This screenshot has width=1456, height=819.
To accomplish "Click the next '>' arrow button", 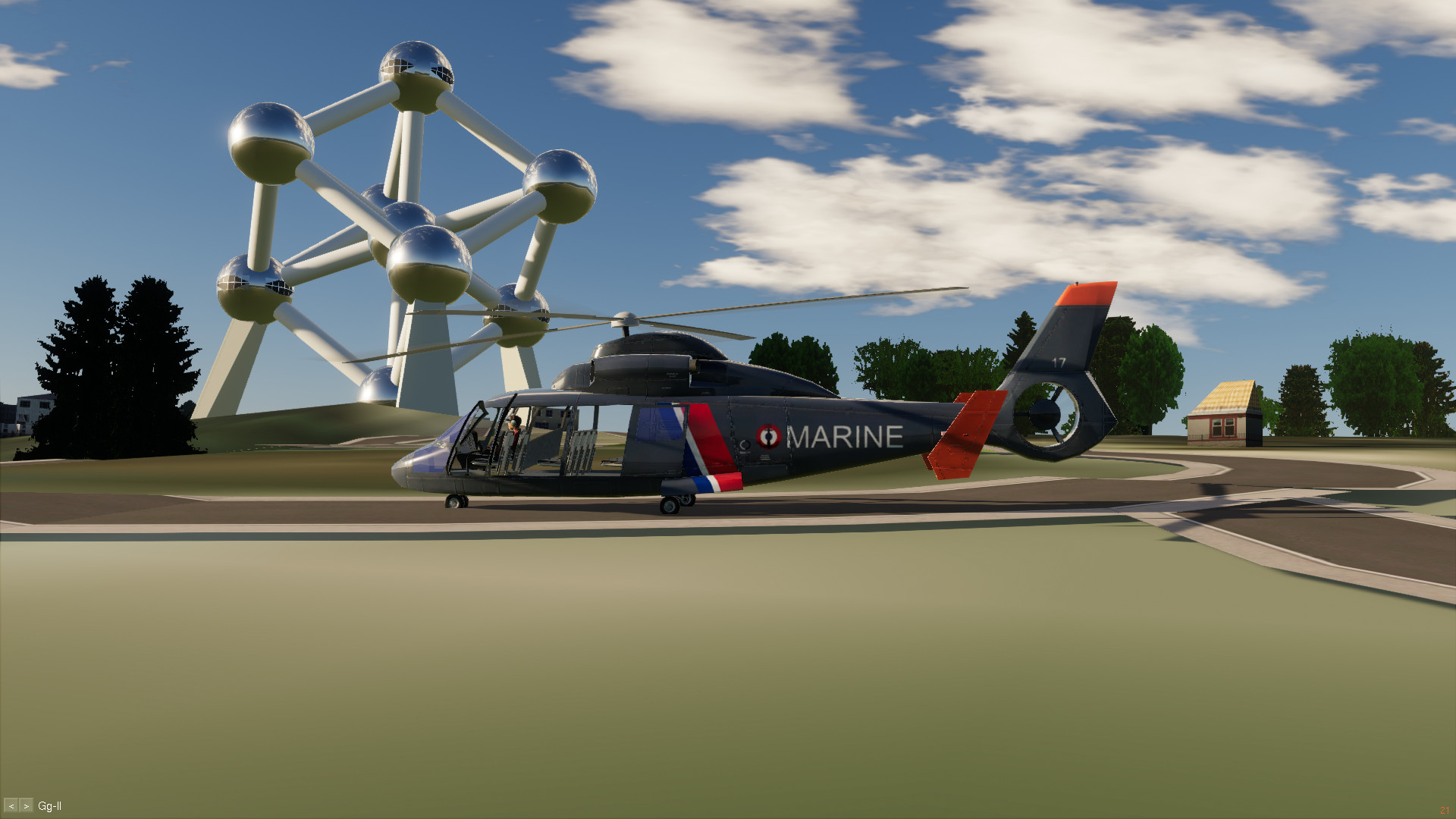I will click(26, 805).
